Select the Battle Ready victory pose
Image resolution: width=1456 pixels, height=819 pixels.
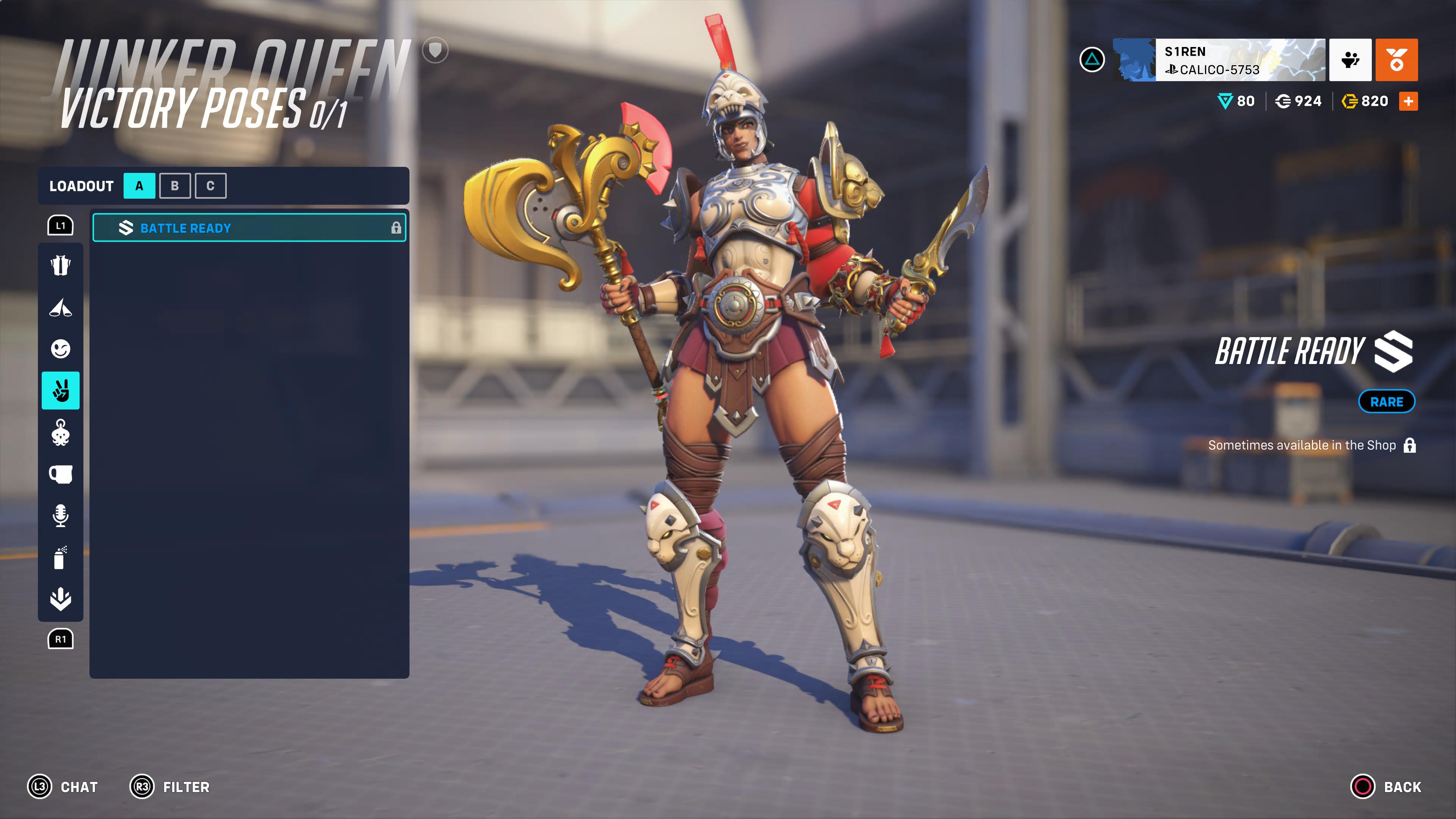[x=249, y=228]
